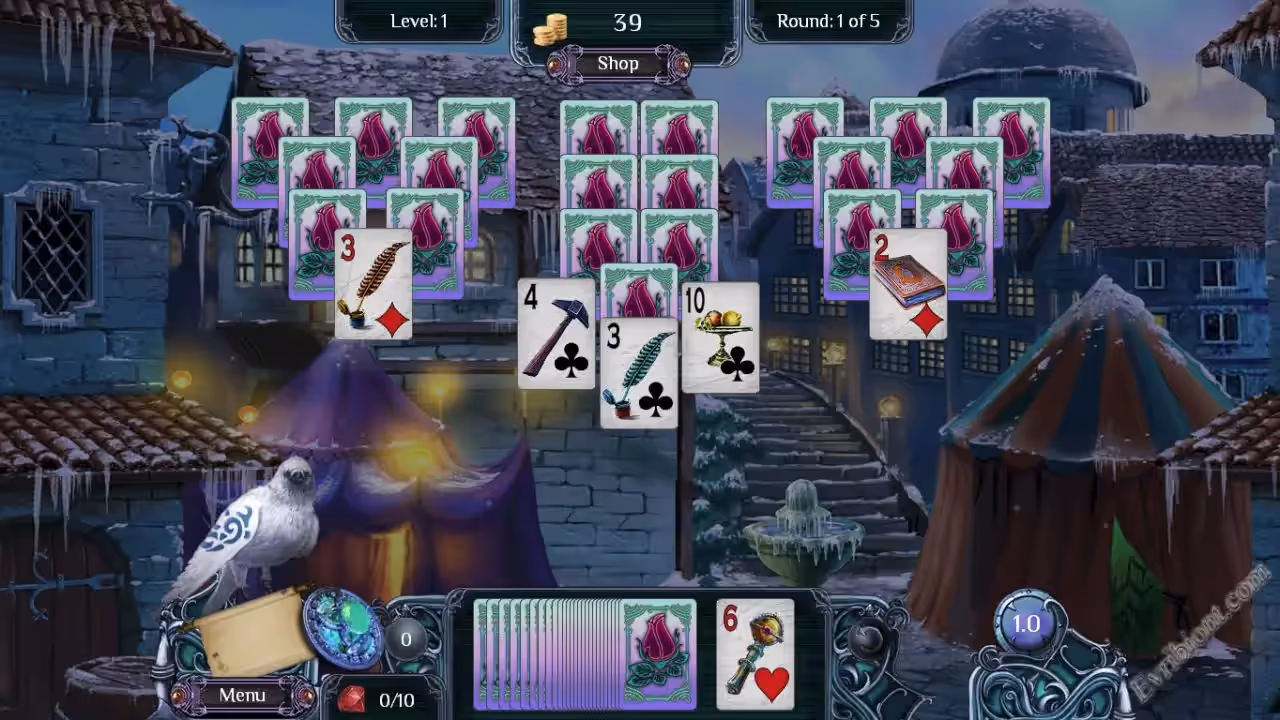Open the Menu

coord(242,695)
